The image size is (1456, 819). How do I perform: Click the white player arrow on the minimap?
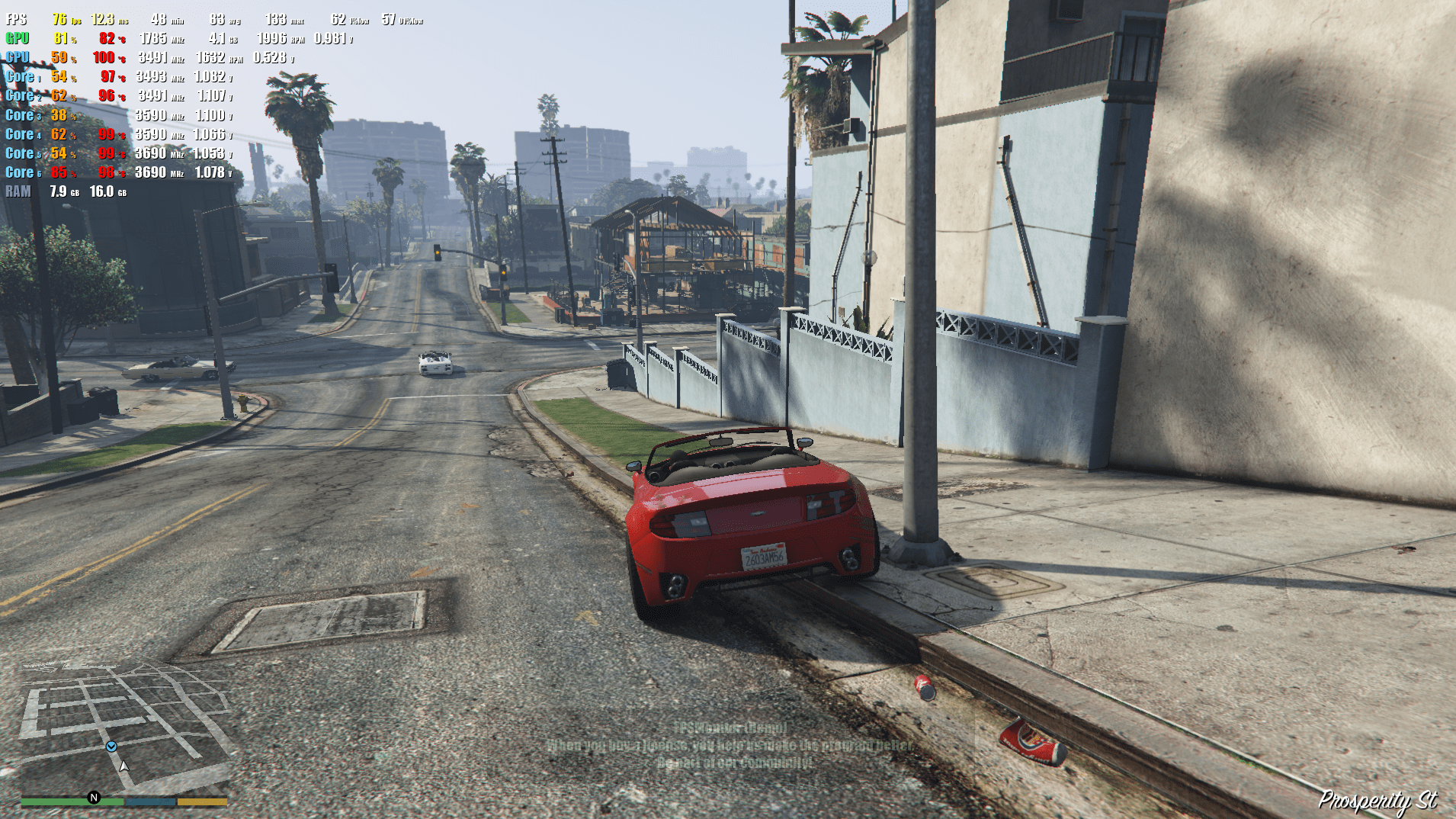click(x=124, y=766)
